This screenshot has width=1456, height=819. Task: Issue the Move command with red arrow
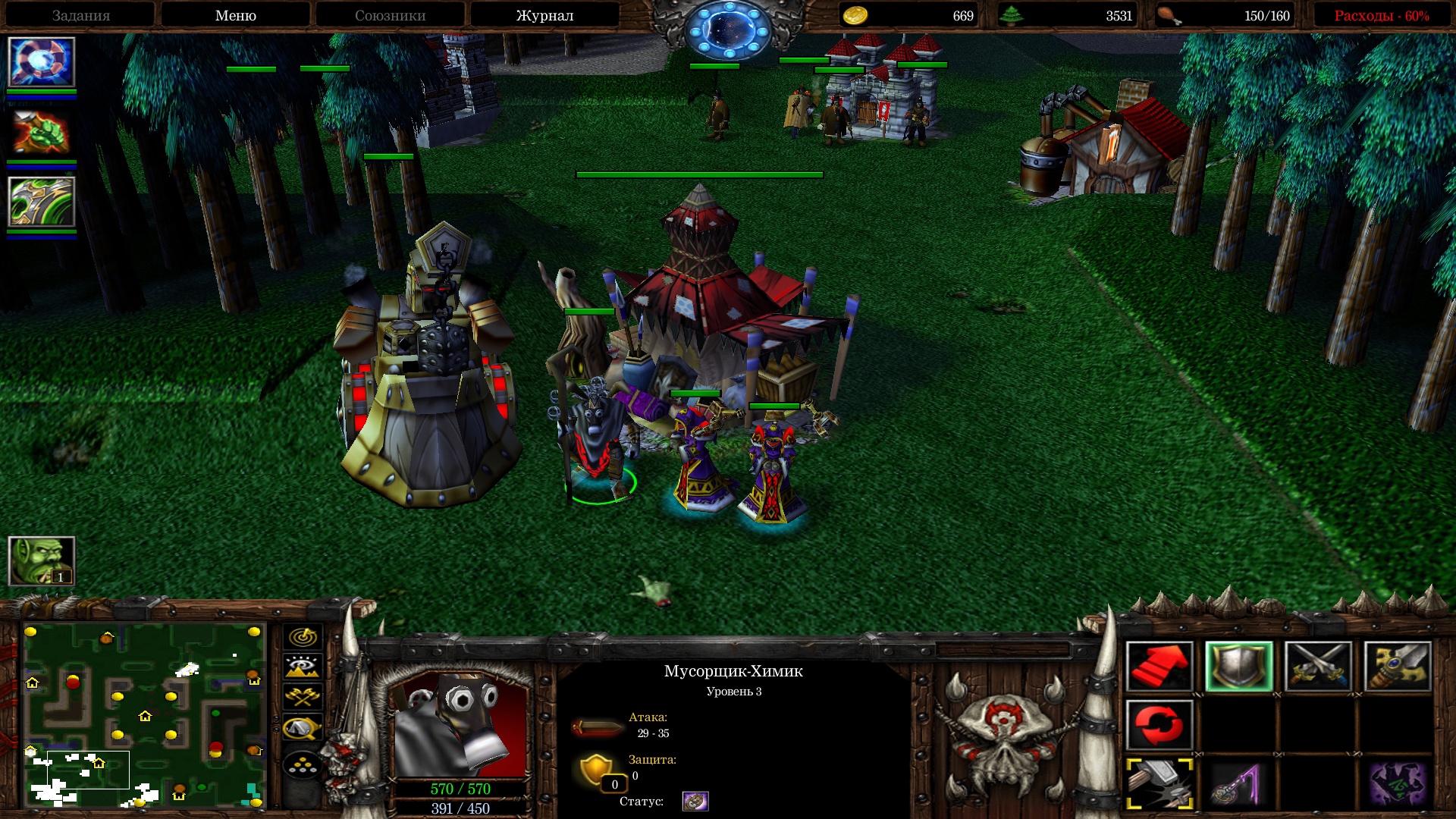pos(1159,667)
